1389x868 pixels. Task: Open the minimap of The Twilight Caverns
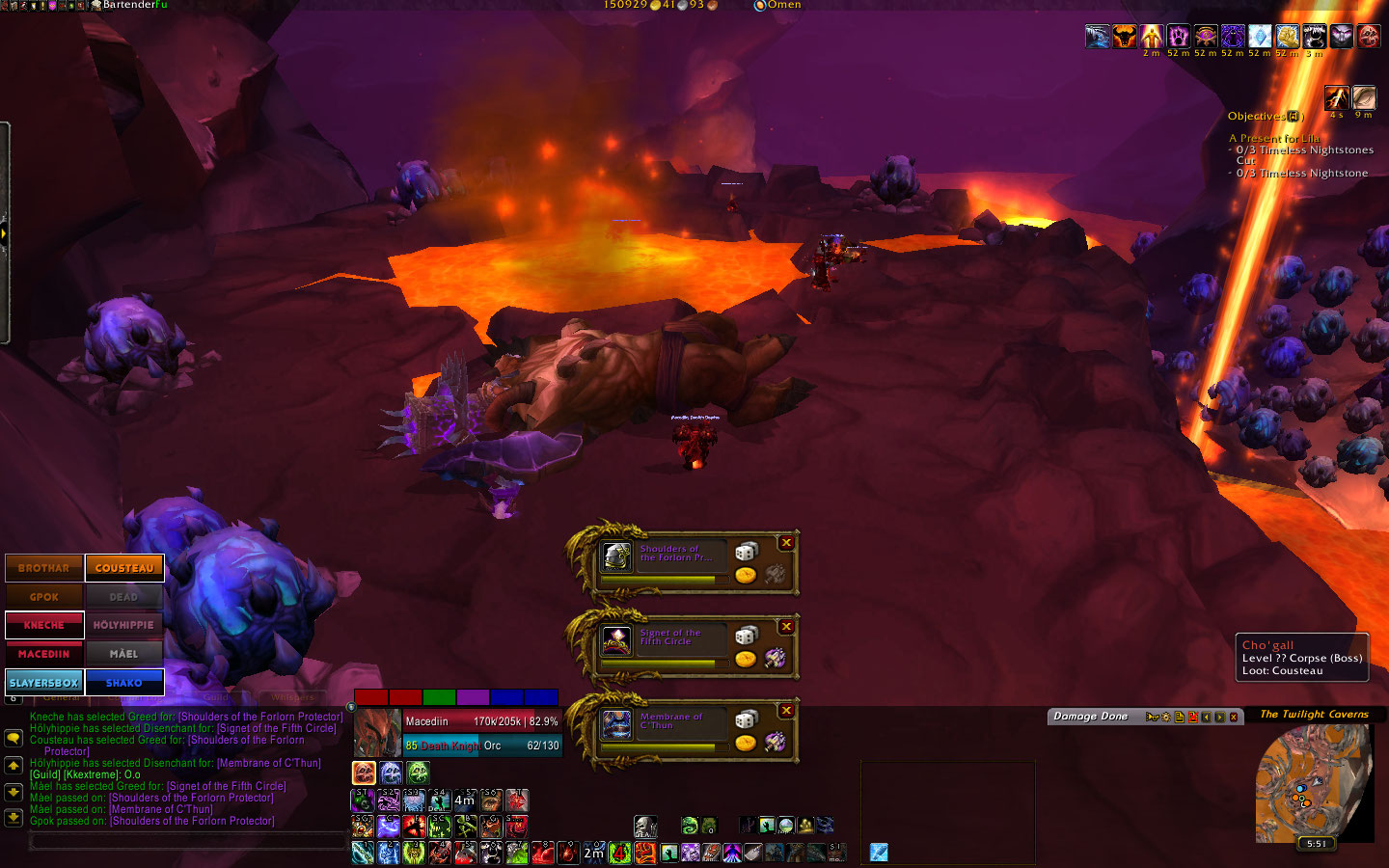click(x=1313, y=782)
